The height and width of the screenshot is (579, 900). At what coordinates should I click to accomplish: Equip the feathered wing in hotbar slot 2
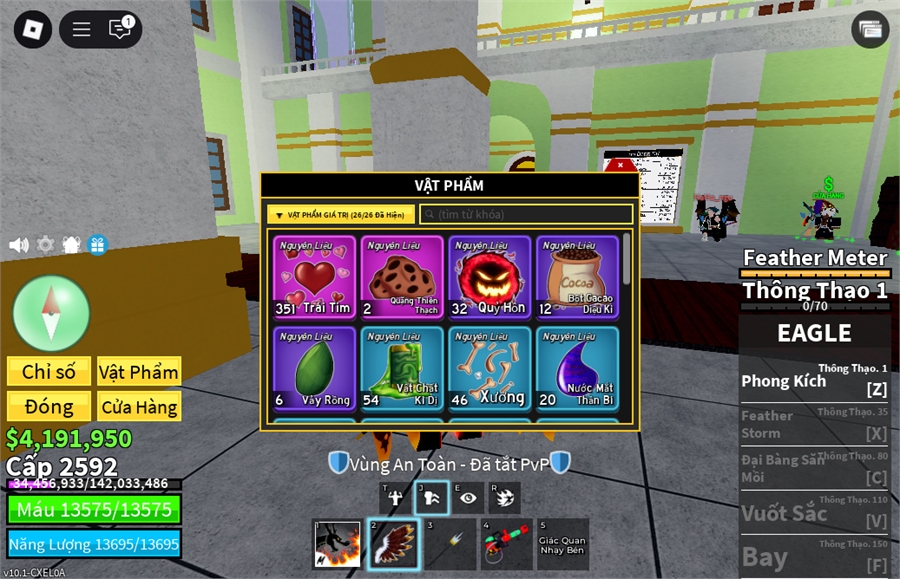pos(392,545)
